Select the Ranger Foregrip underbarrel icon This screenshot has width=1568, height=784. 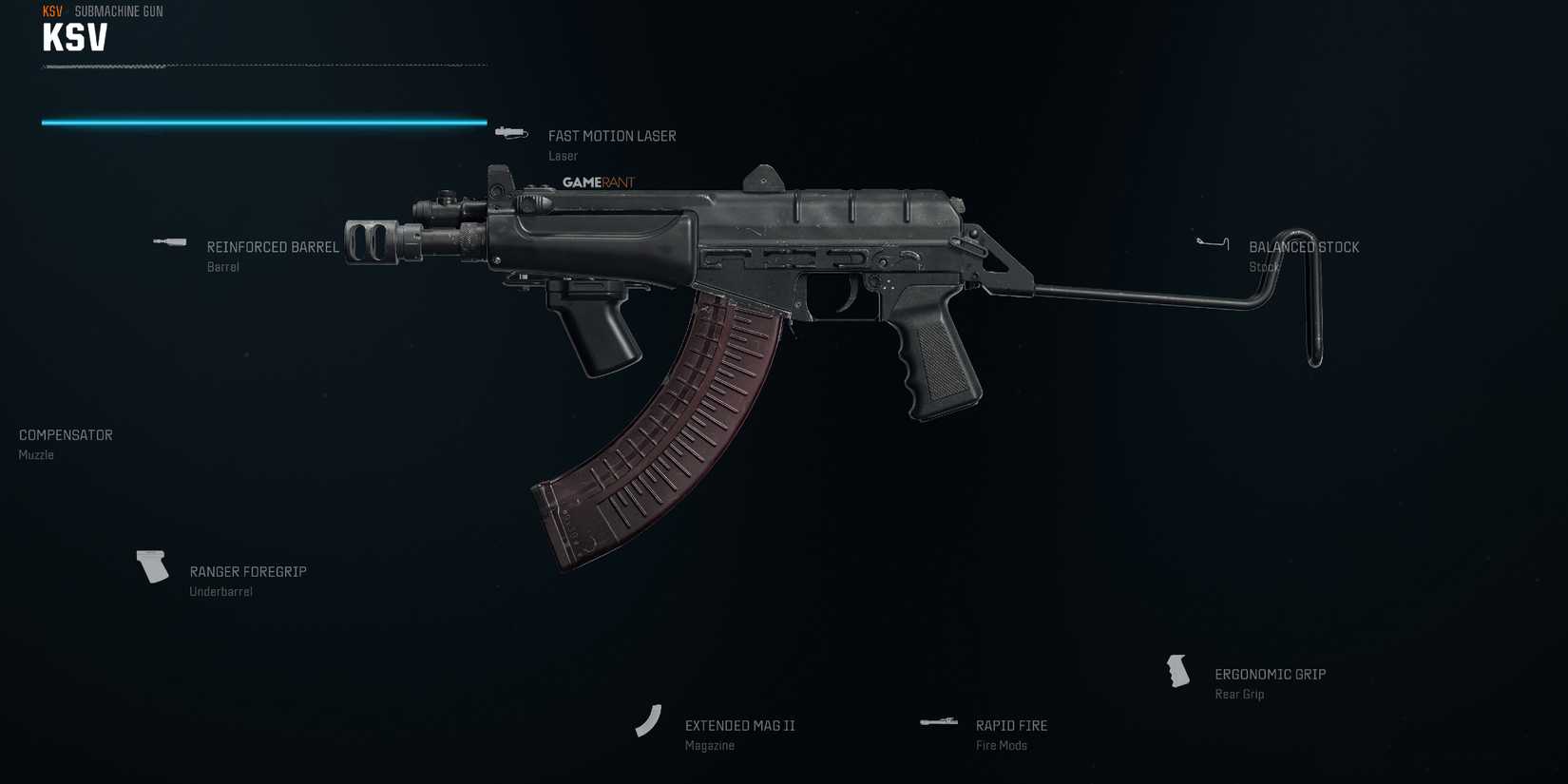point(152,566)
